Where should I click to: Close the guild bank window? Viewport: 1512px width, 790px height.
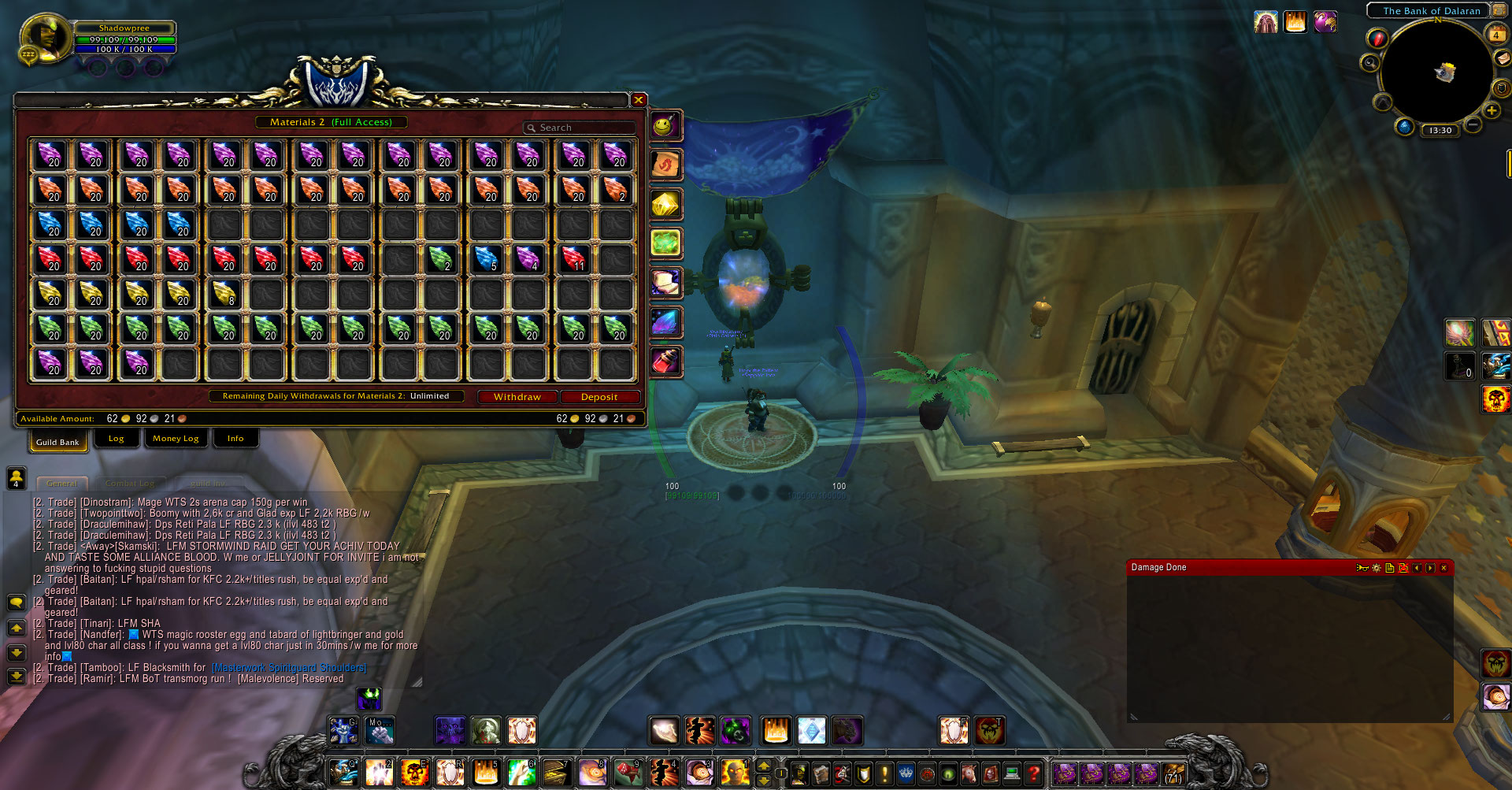(639, 100)
